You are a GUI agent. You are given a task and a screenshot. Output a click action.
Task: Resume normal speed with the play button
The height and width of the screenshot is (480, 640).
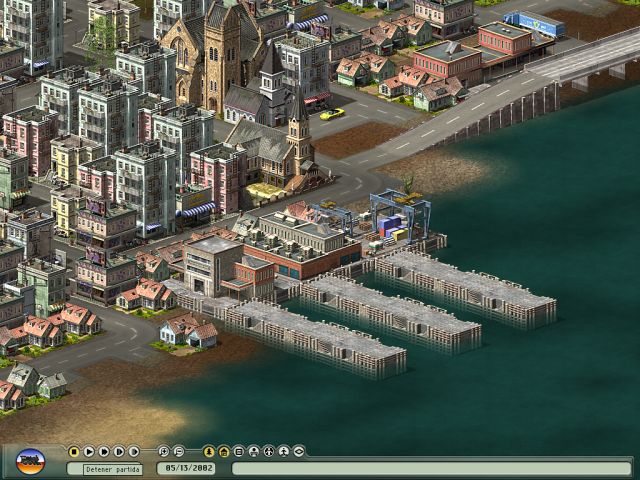tap(89, 451)
